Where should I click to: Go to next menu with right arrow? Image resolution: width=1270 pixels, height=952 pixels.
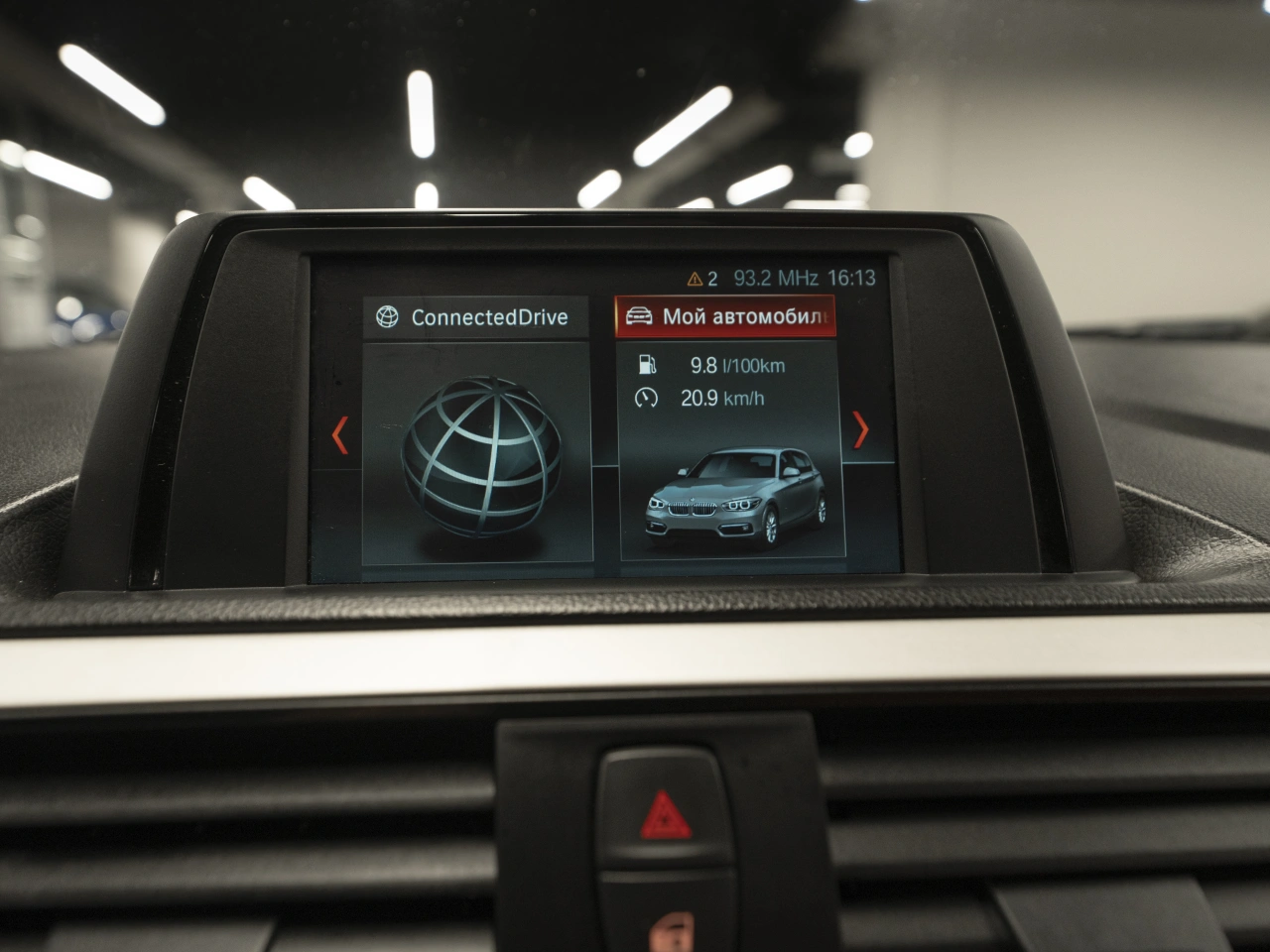tap(860, 429)
